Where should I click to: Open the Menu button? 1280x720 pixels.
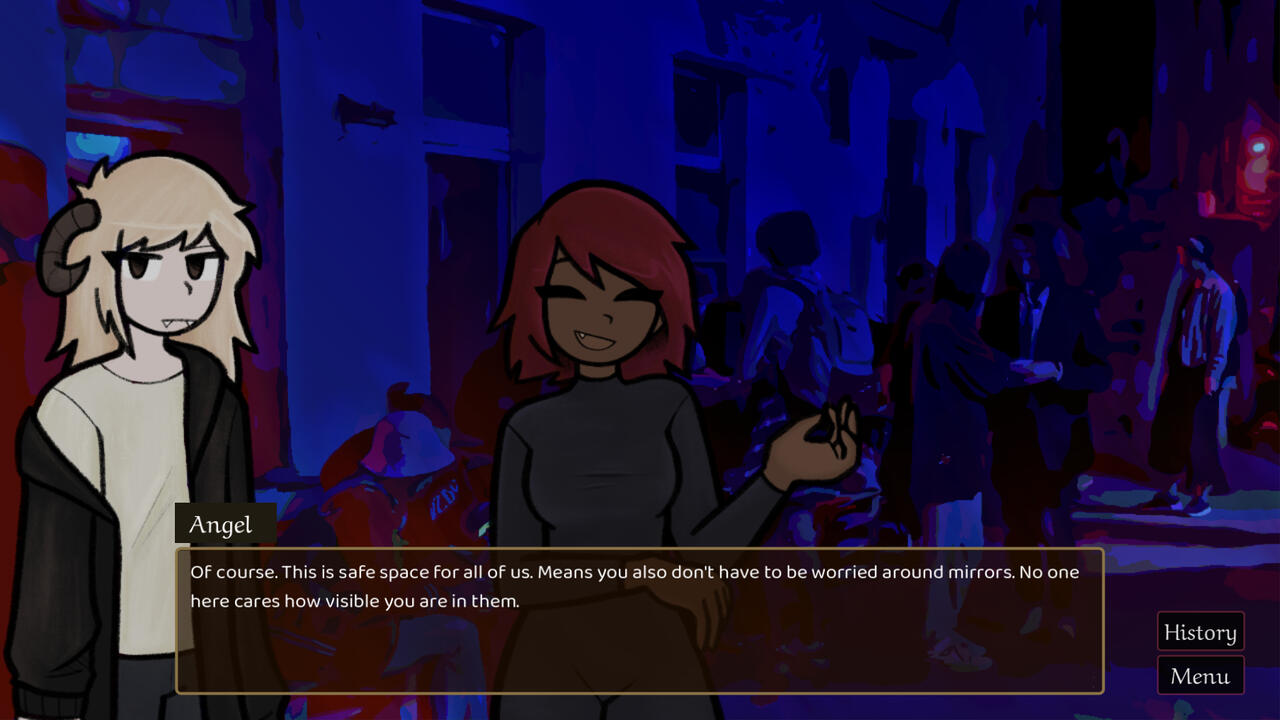(x=1200, y=676)
